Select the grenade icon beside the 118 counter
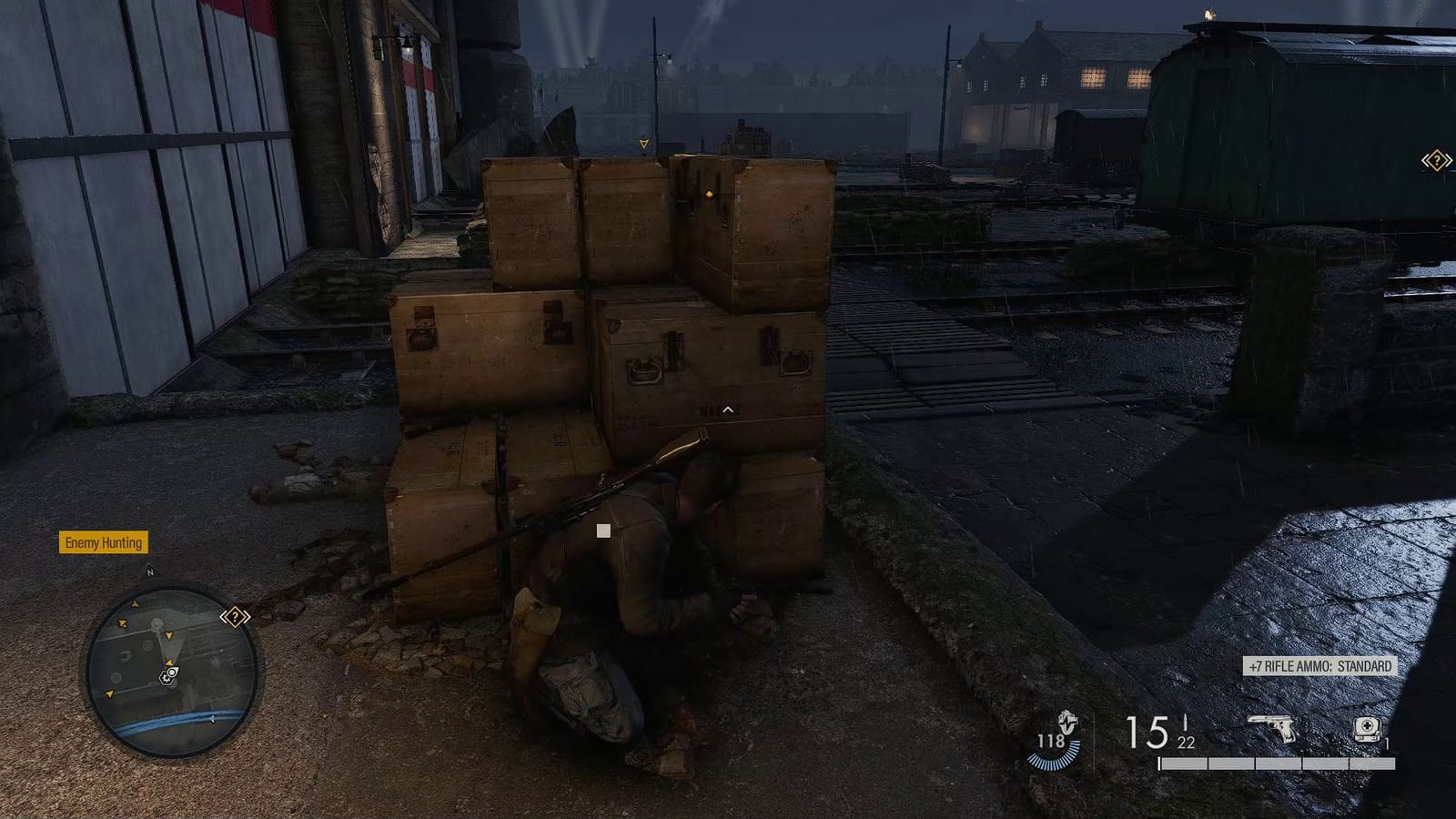 [x=1067, y=724]
